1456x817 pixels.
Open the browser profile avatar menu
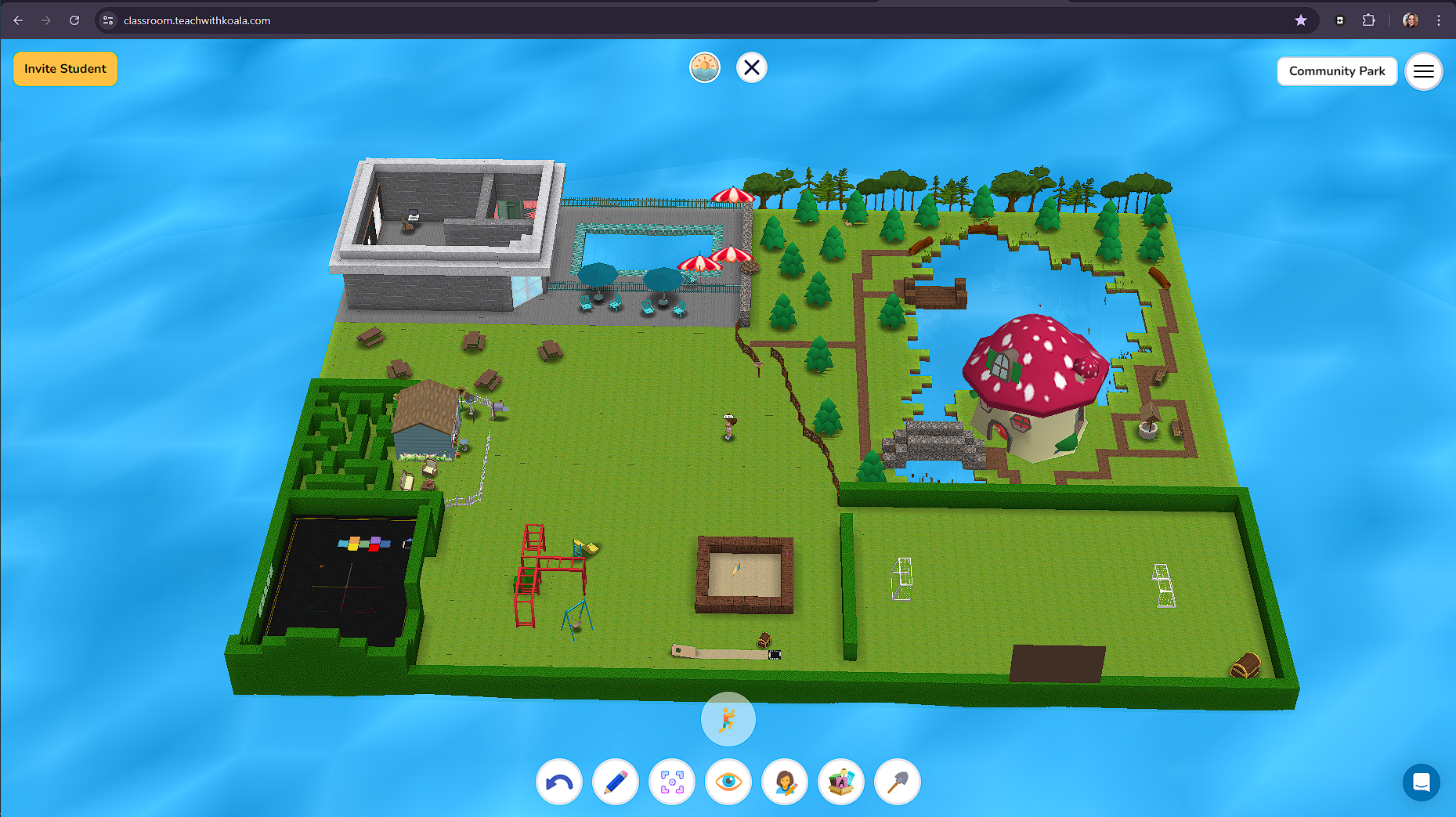click(1409, 20)
